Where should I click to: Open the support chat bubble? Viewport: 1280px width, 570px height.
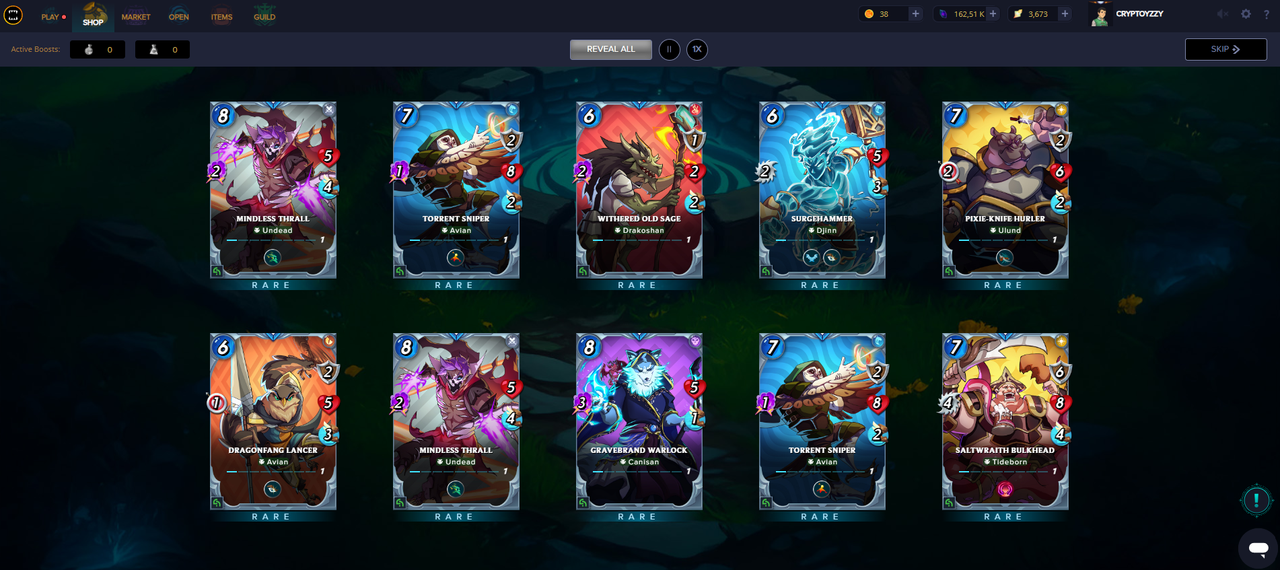coord(1257,548)
